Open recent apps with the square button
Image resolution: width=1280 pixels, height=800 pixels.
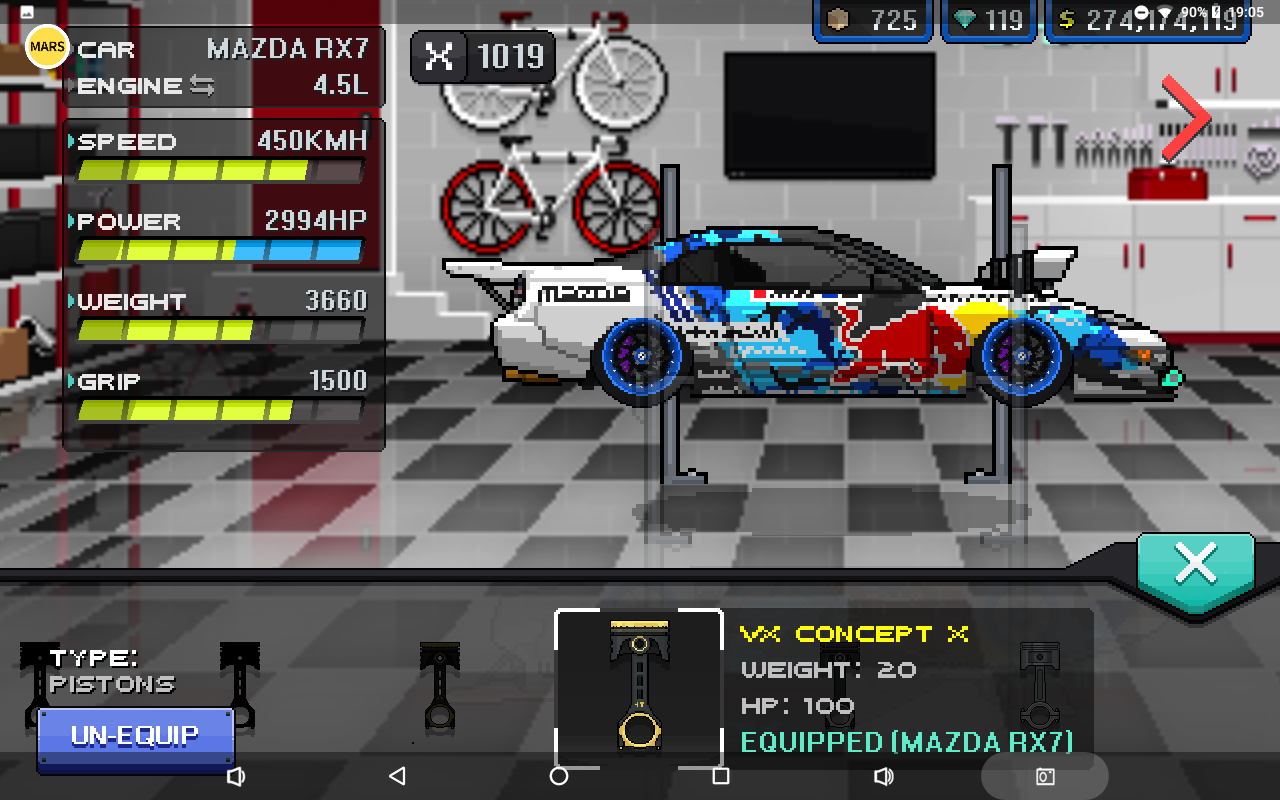point(720,776)
